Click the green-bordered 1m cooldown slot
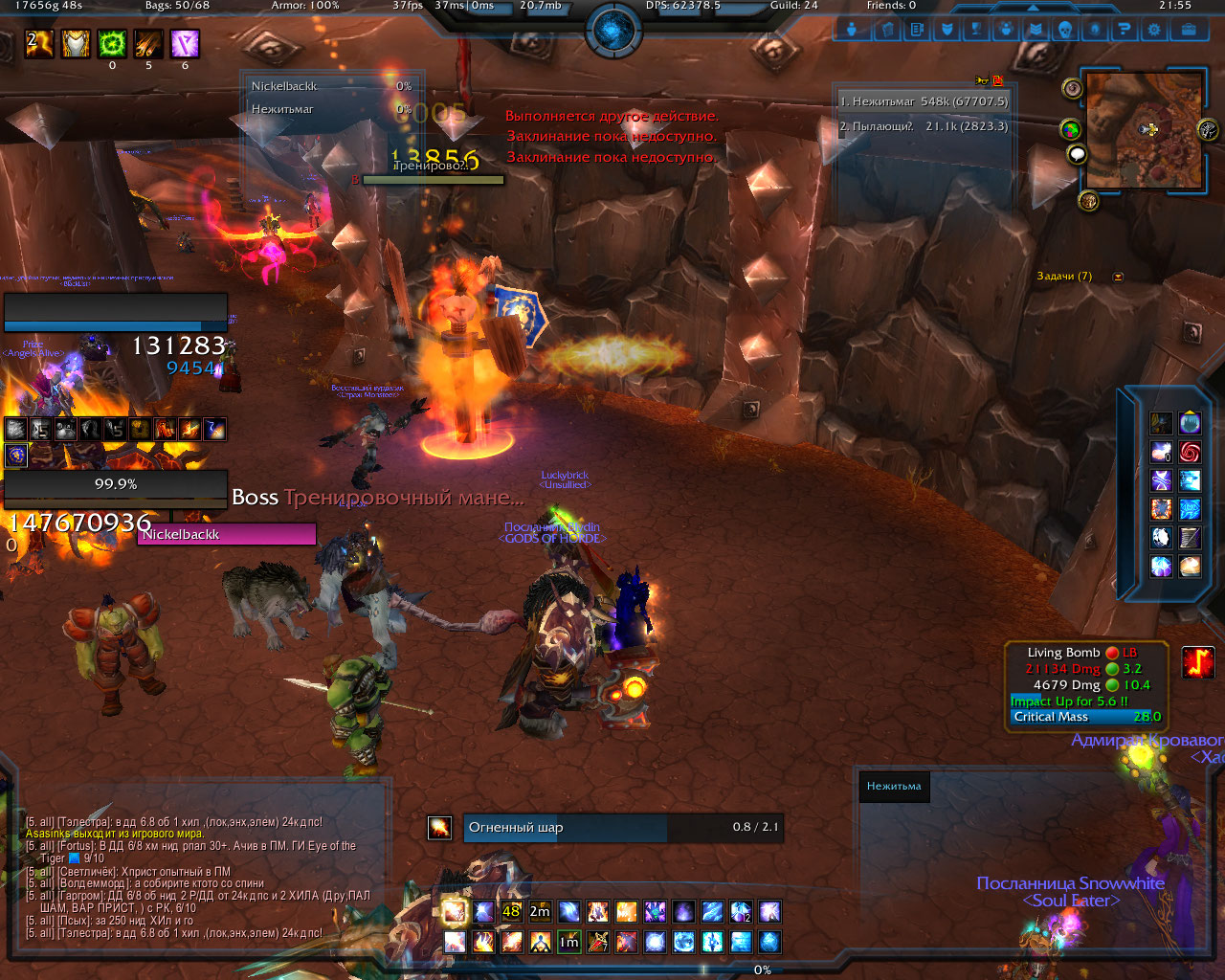Viewport: 1225px width, 980px height. [569, 942]
